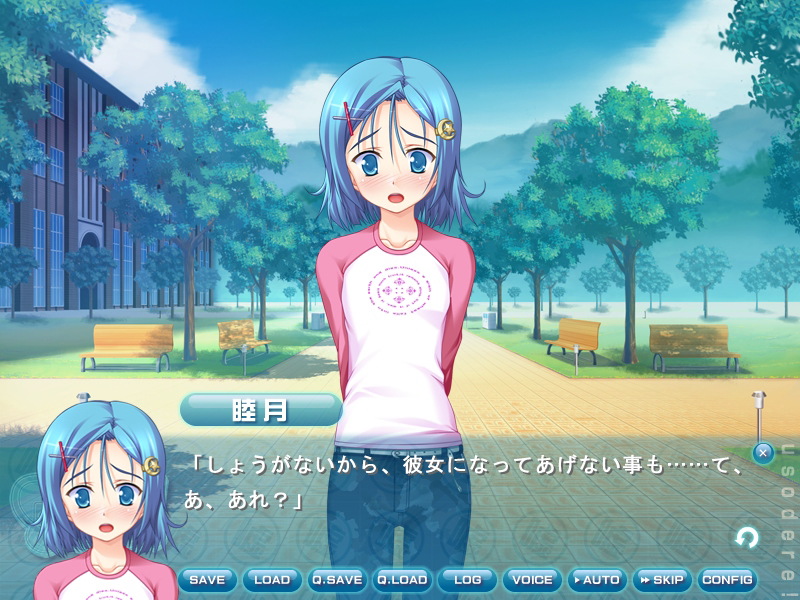Quick load using Q.LOAD

coord(402,580)
